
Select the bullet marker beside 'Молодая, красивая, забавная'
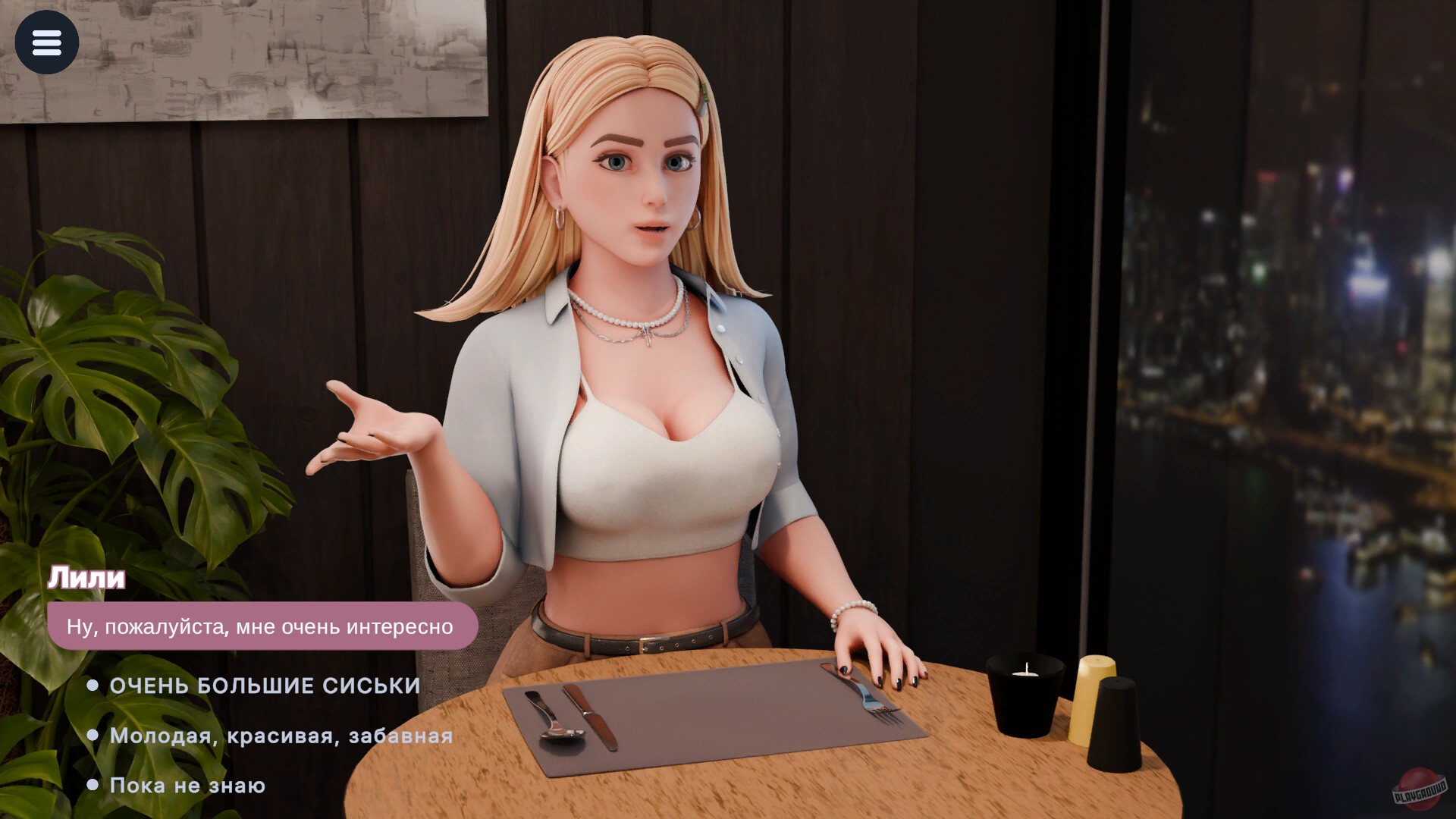tap(93, 735)
